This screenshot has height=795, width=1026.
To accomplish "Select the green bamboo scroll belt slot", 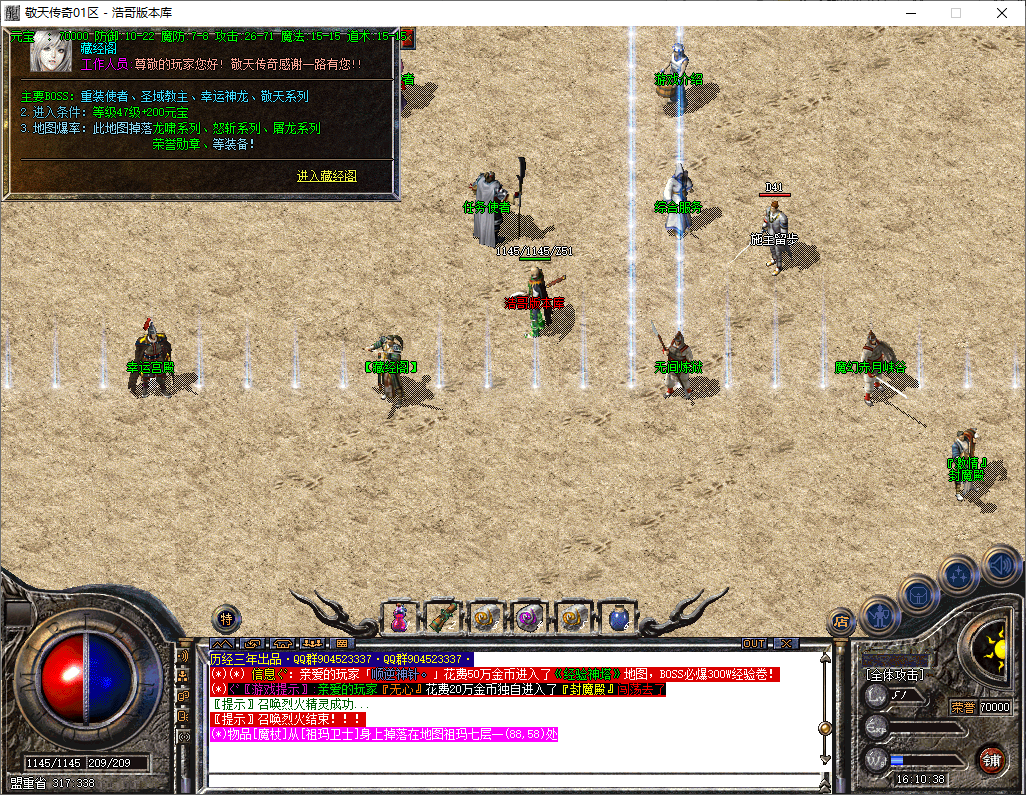I will click(443, 618).
